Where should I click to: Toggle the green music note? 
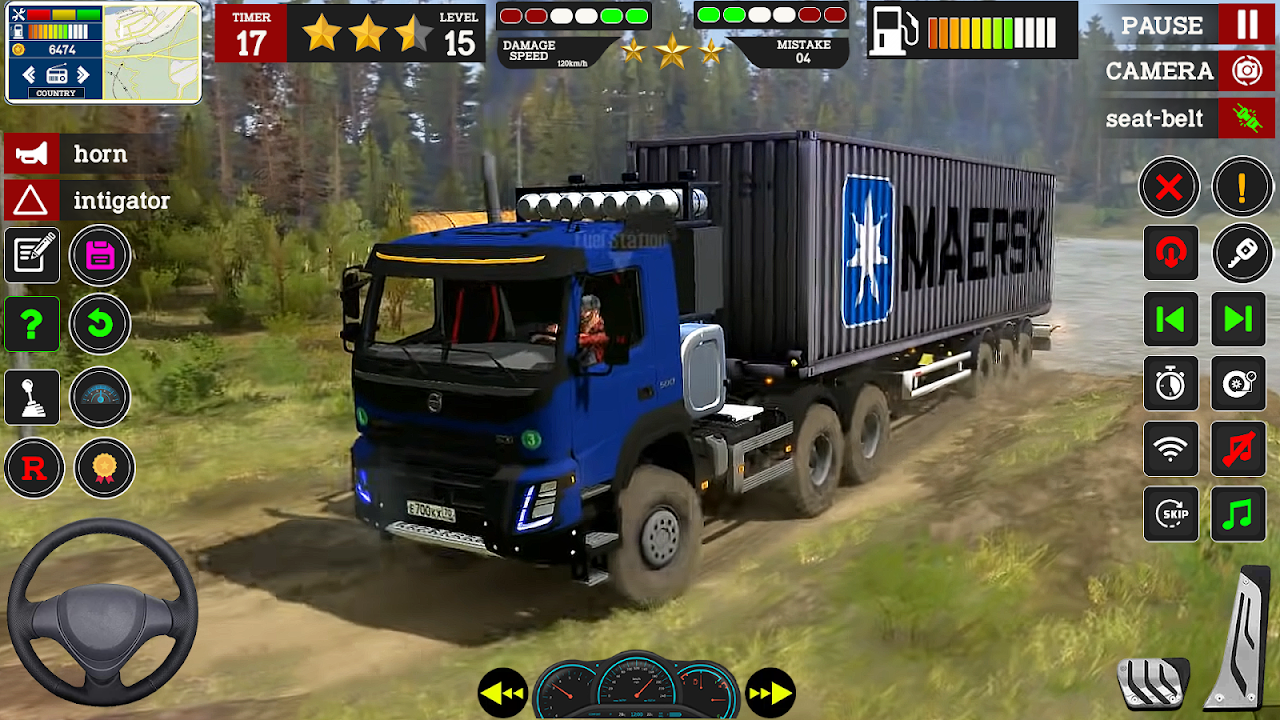pyautogui.click(x=1238, y=515)
